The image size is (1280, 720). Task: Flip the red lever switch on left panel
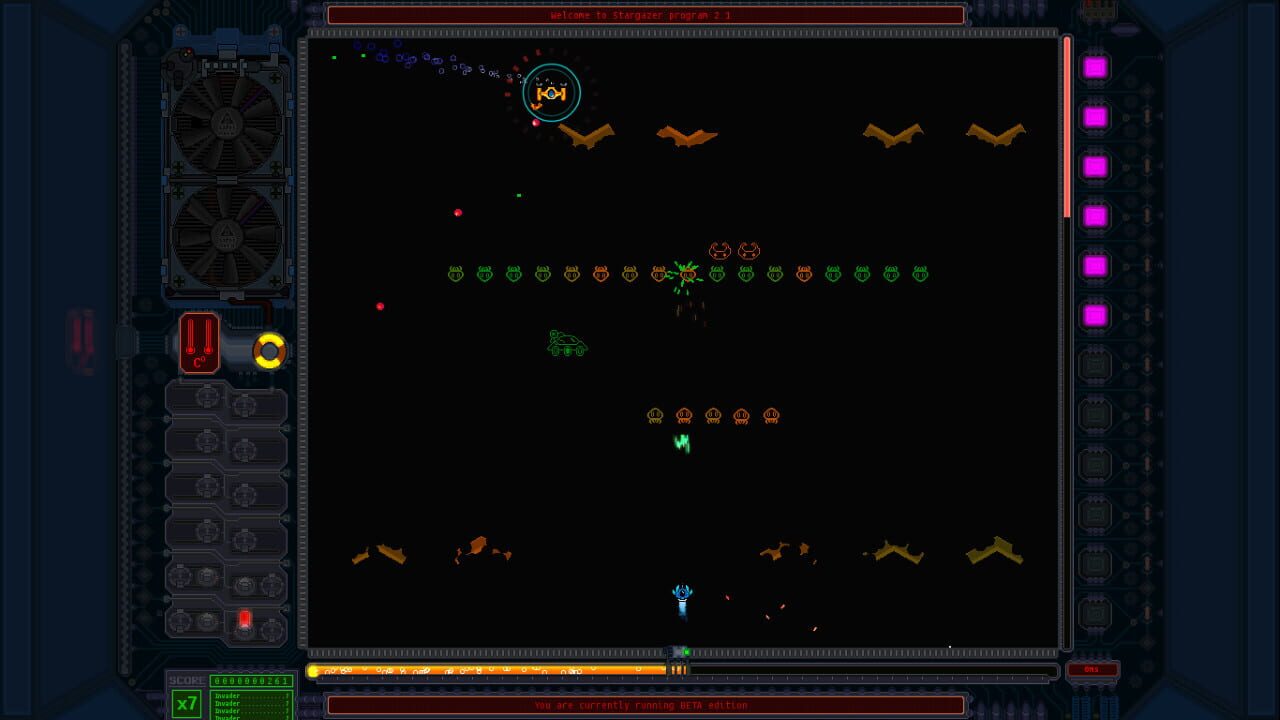point(246,619)
